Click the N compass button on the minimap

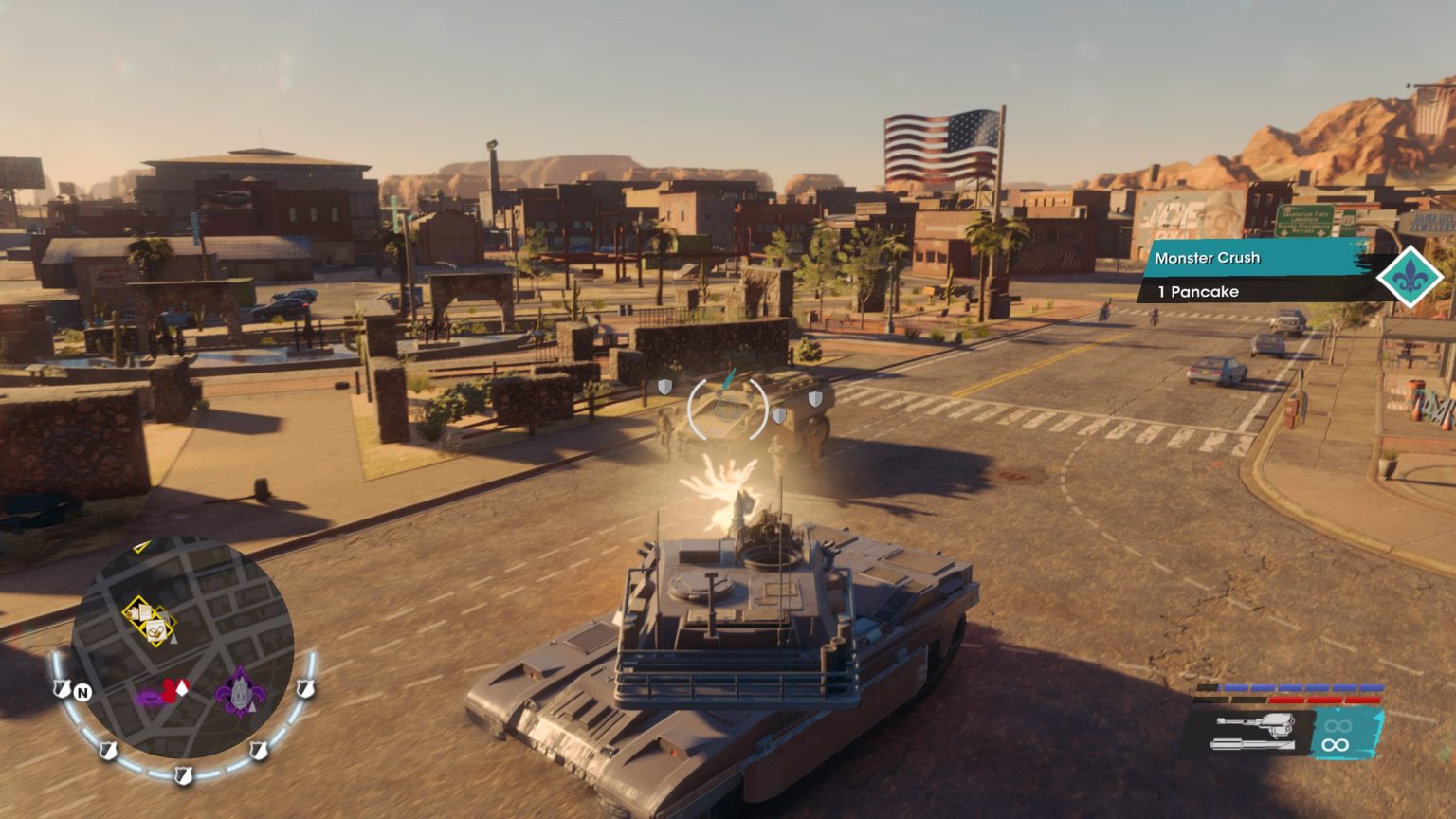[x=82, y=693]
